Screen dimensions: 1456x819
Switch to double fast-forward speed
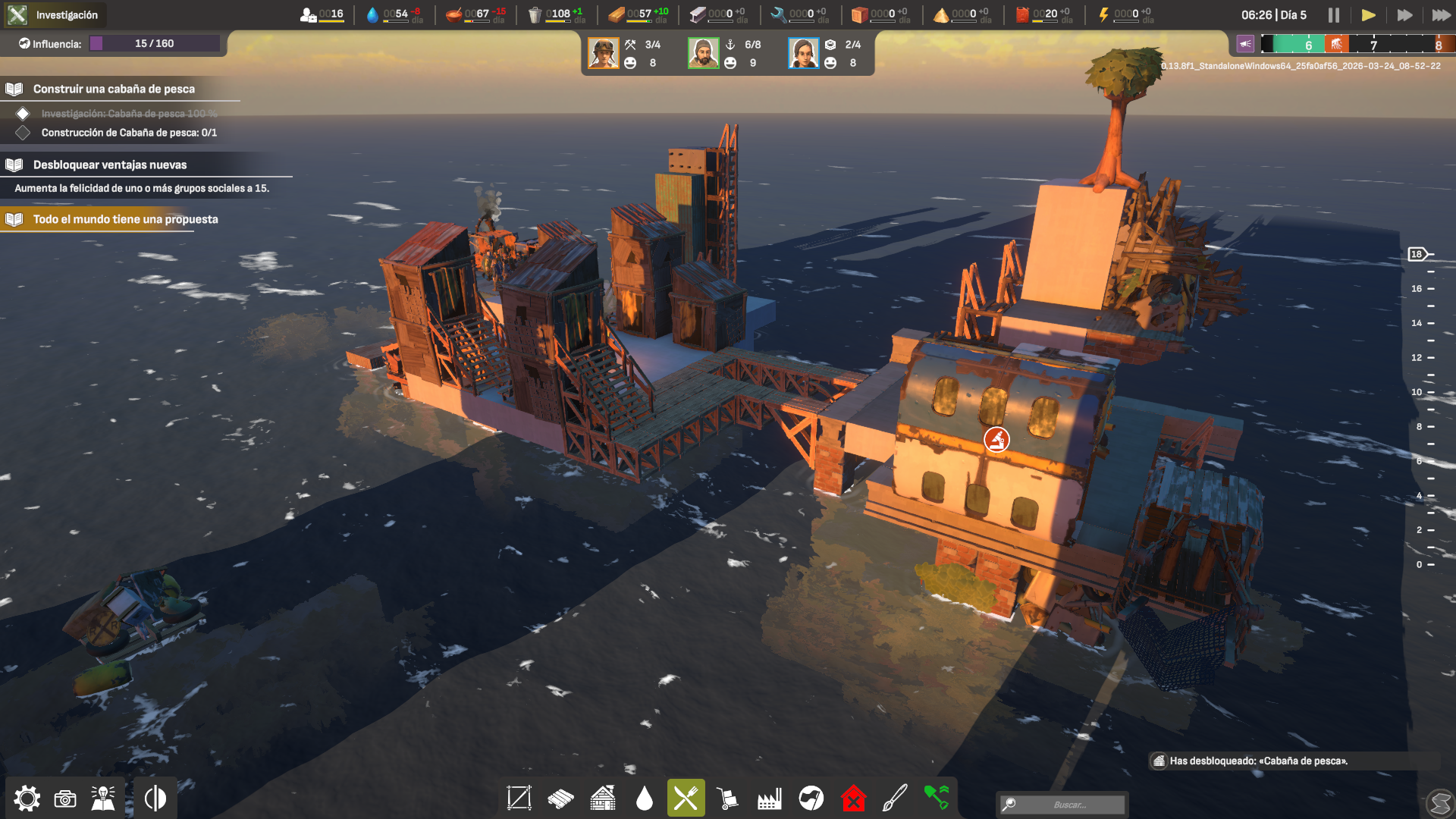(1404, 15)
